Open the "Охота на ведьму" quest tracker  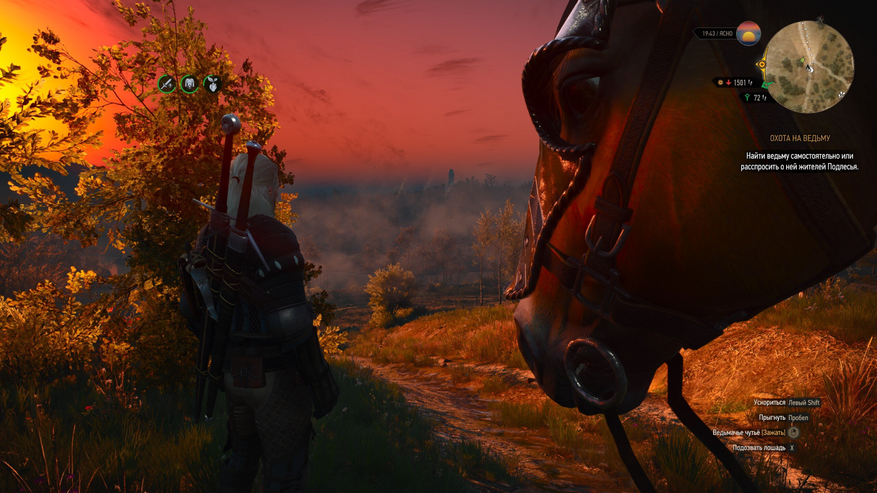[799, 138]
